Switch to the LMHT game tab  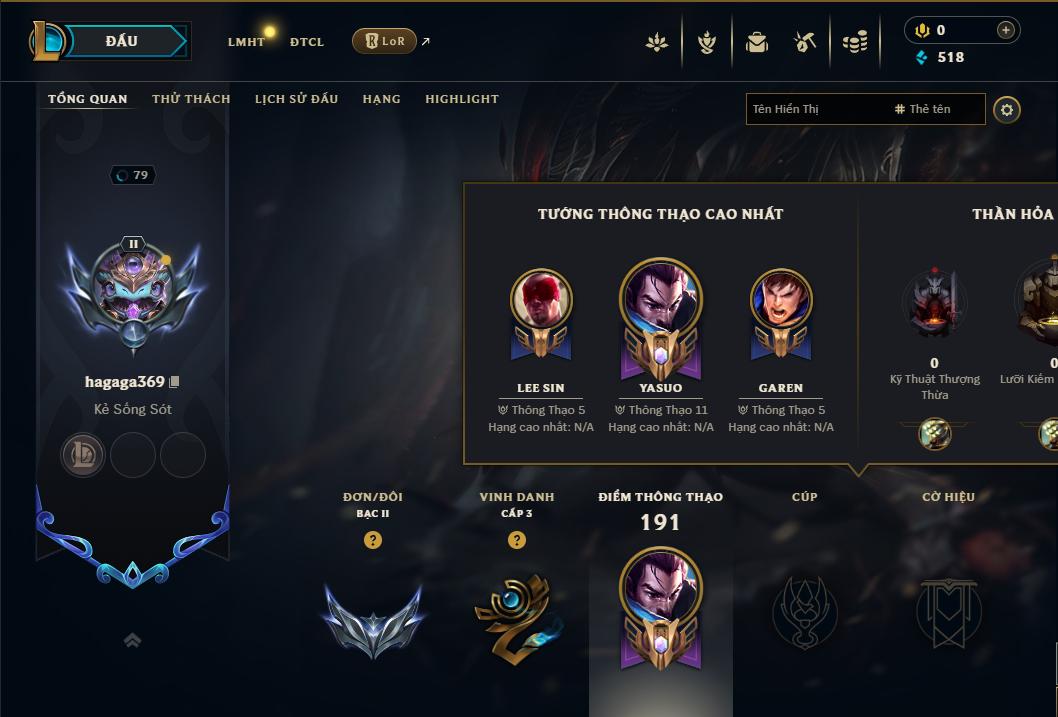pos(246,42)
